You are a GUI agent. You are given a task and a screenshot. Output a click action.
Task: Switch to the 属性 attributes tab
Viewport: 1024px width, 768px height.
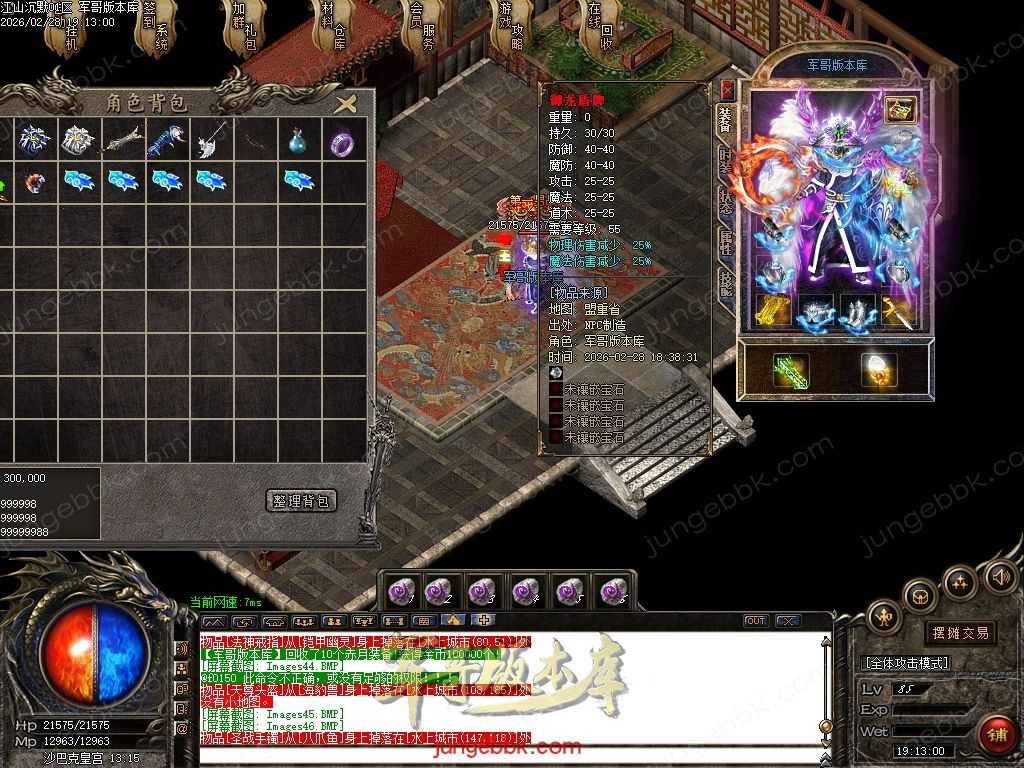(x=726, y=244)
